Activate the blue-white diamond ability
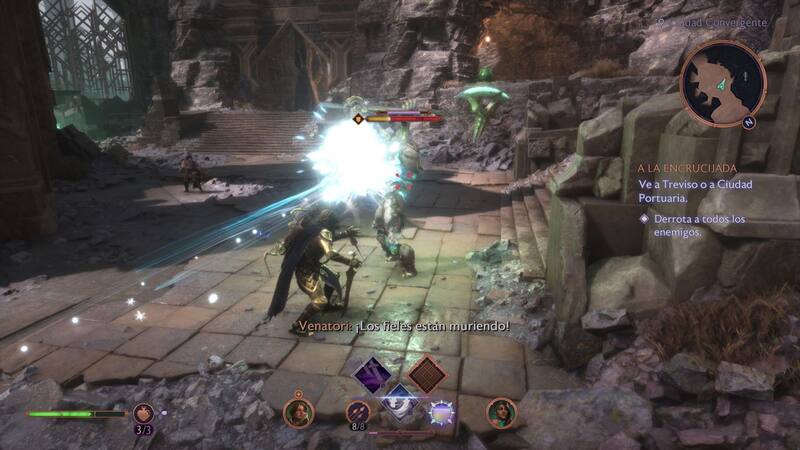 [400, 402]
